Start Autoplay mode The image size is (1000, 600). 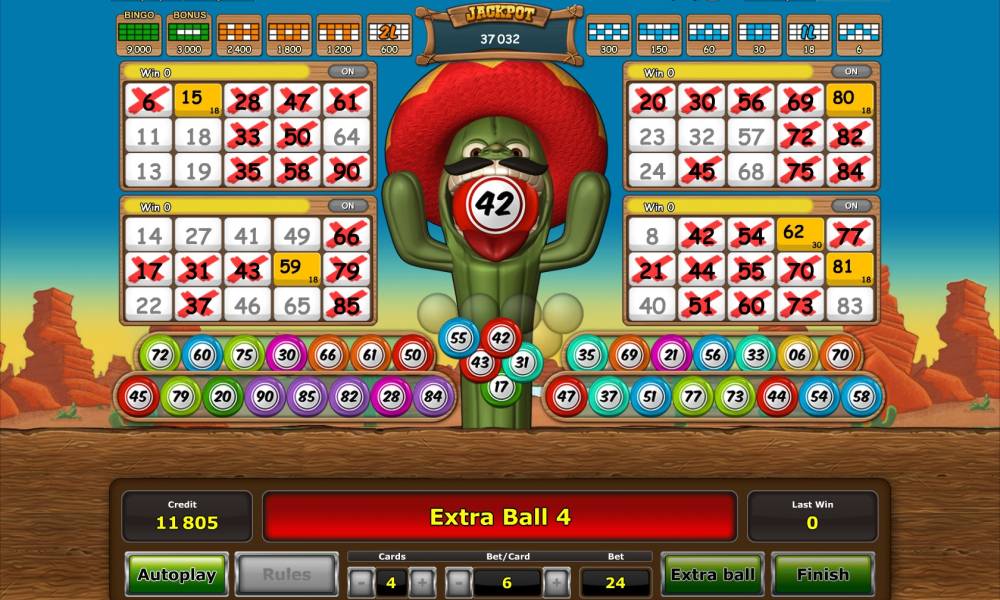176,575
